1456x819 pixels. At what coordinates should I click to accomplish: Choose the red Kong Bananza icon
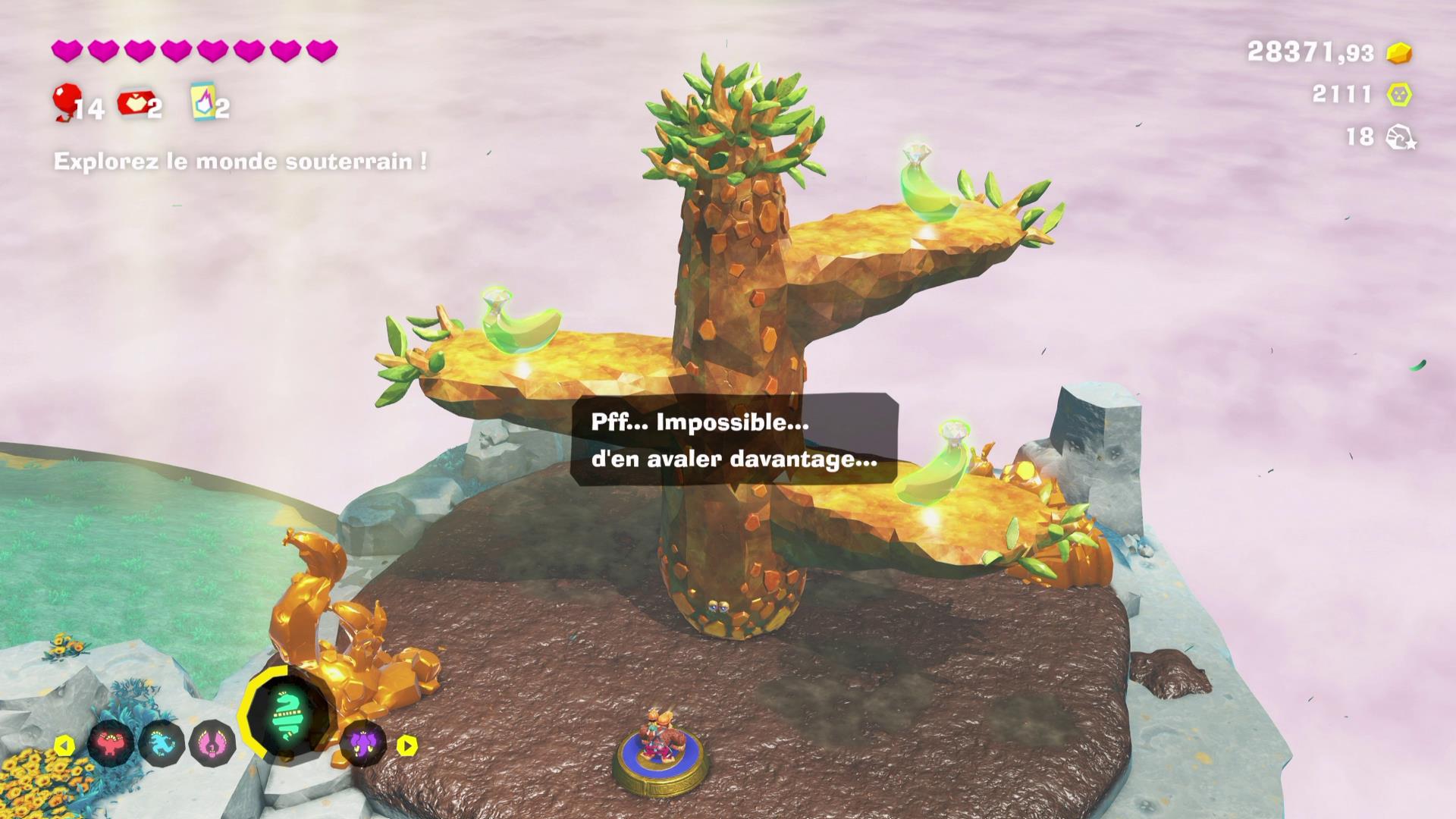(111, 744)
